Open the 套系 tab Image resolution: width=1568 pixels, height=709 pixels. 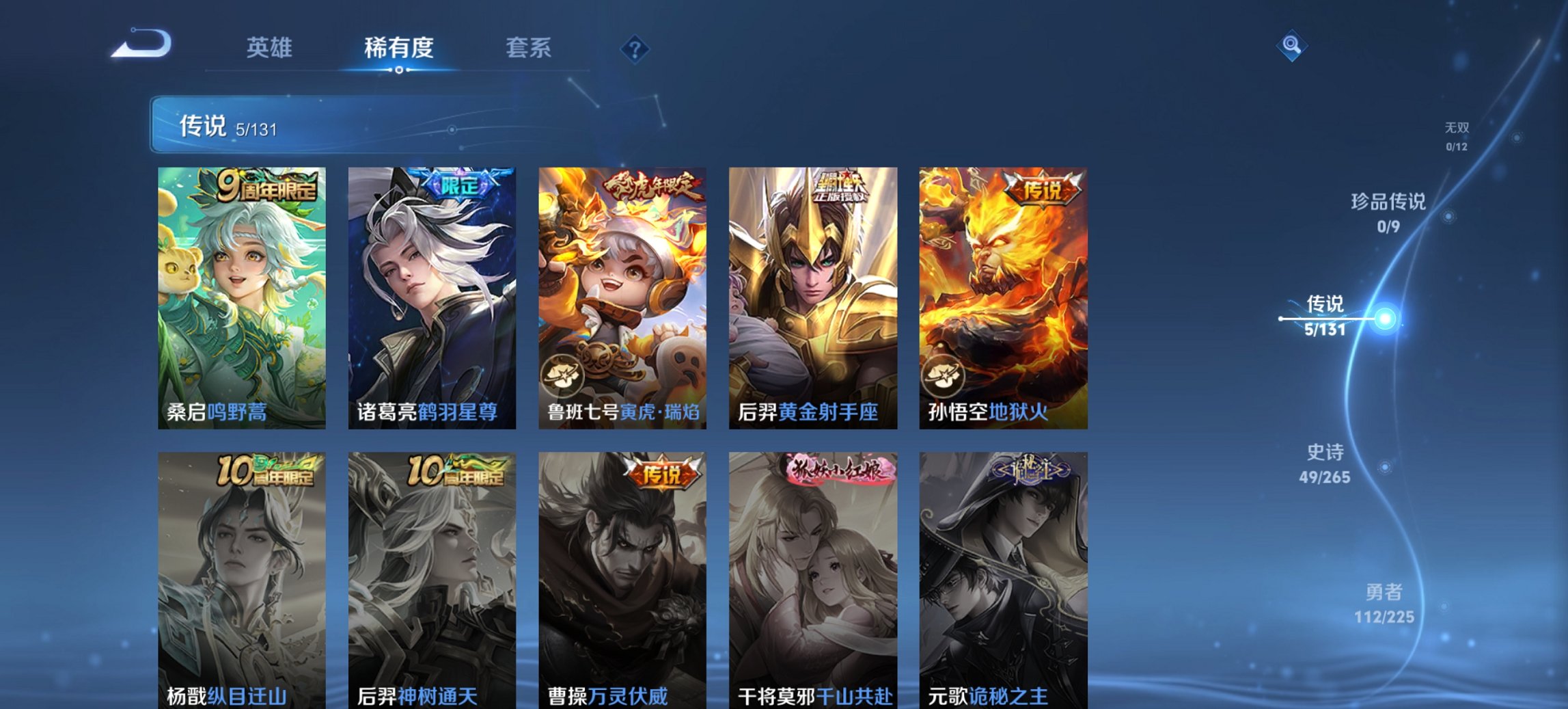(x=529, y=48)
